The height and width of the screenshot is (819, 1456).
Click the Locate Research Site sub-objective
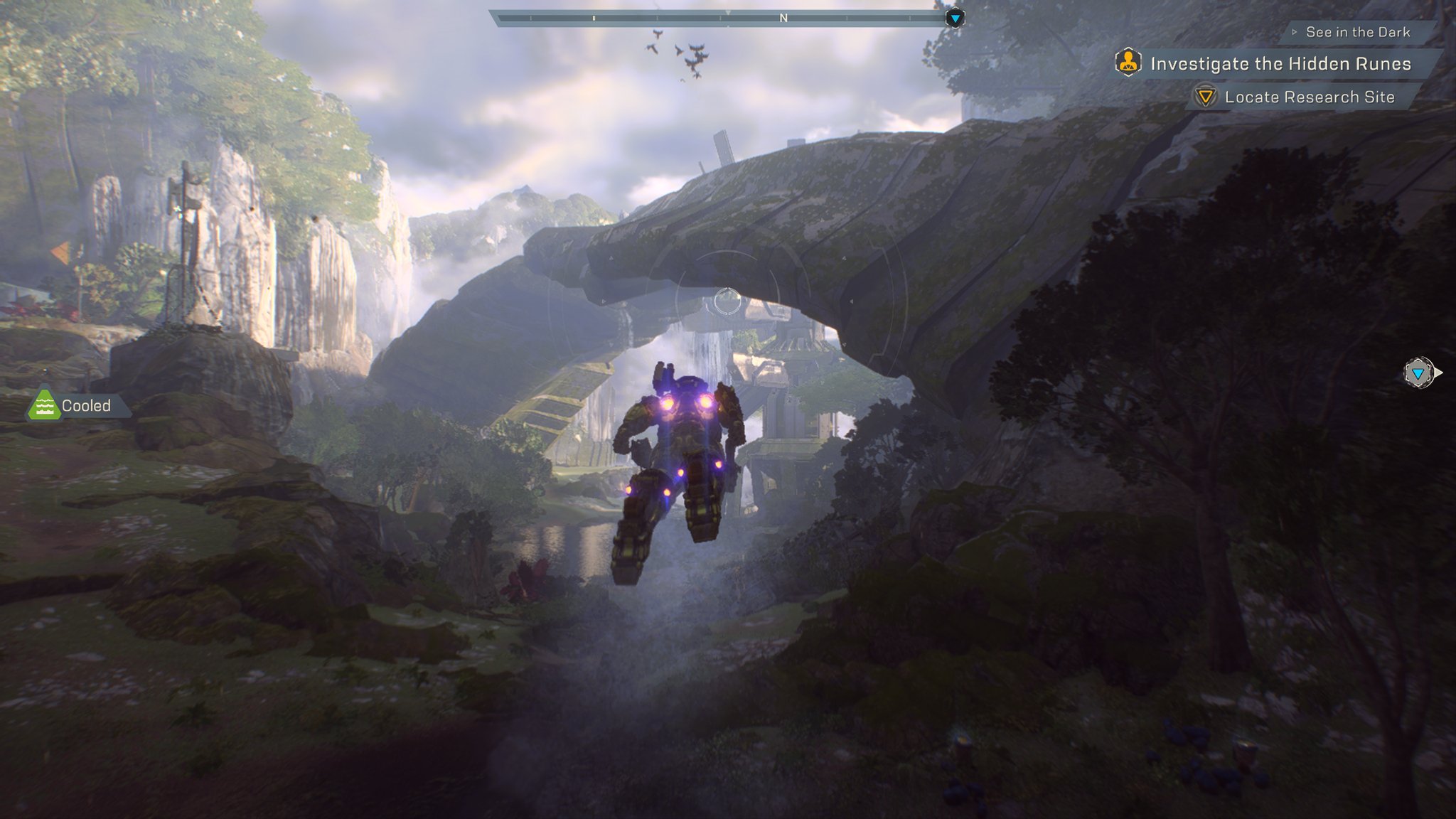[x=1309, y=97]
